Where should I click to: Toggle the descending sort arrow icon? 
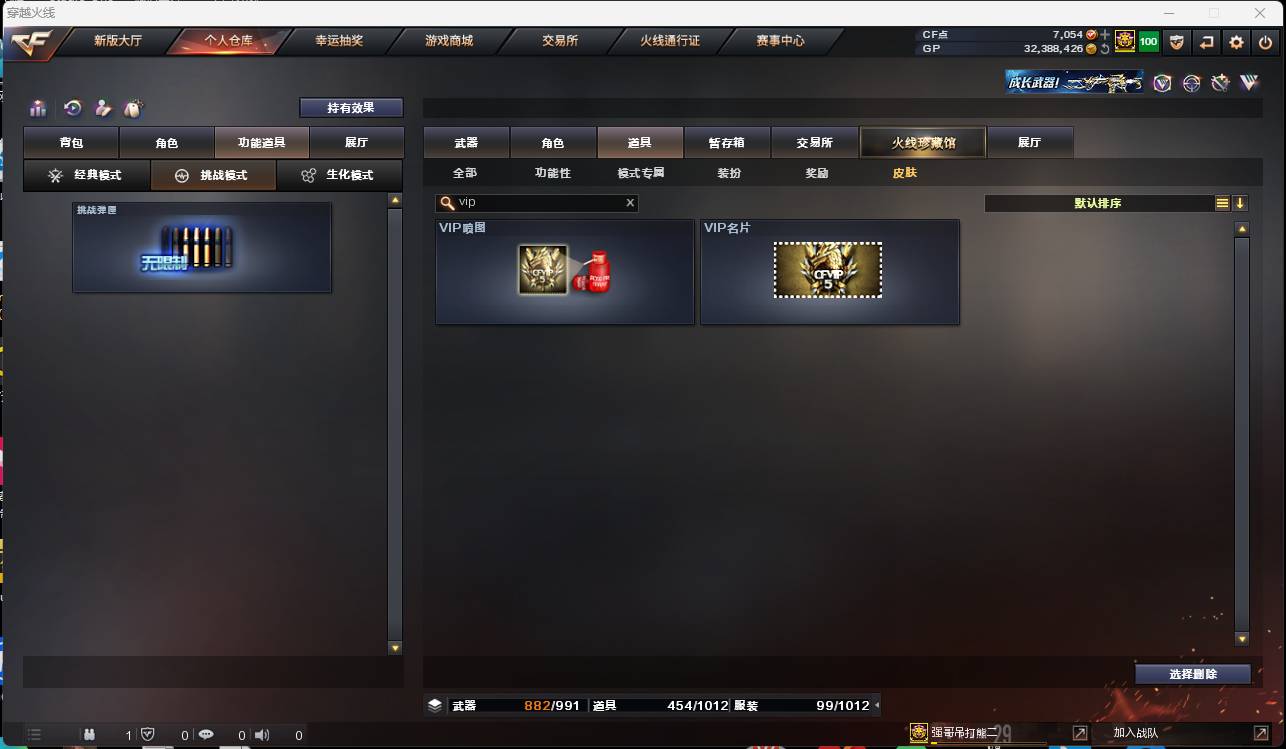(x=1240, y=202)
